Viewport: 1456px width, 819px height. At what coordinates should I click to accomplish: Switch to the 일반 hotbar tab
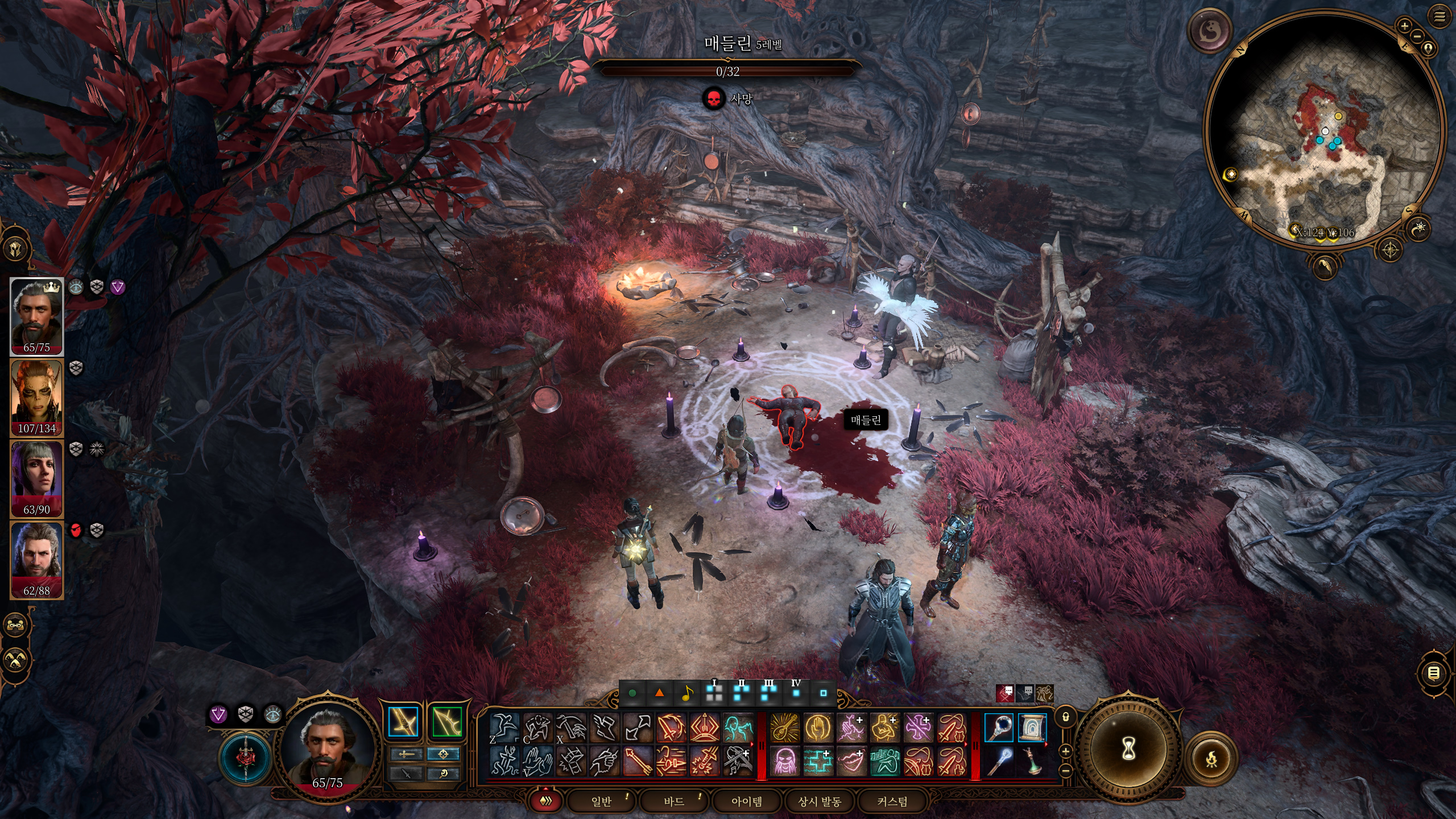[601, 801]
